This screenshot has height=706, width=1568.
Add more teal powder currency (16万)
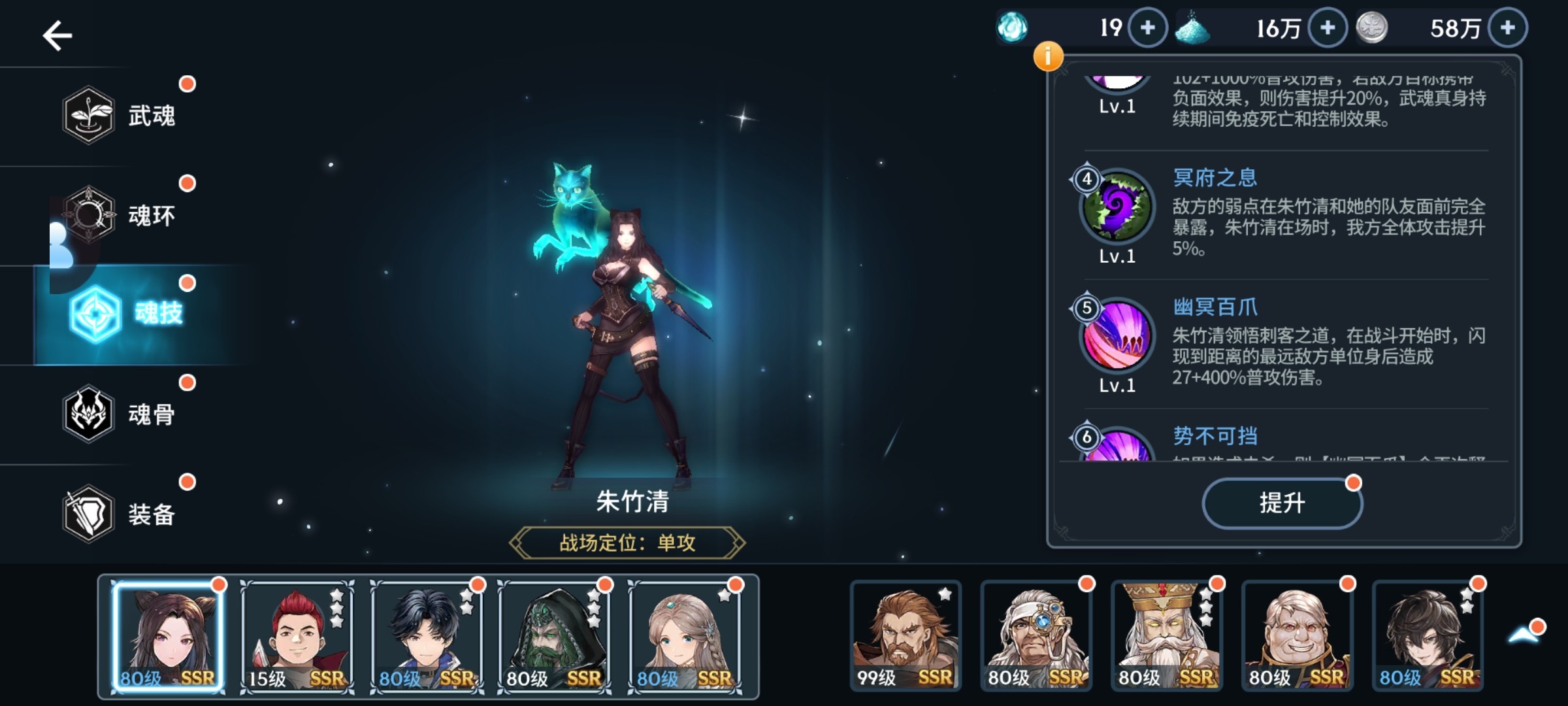1328,28
